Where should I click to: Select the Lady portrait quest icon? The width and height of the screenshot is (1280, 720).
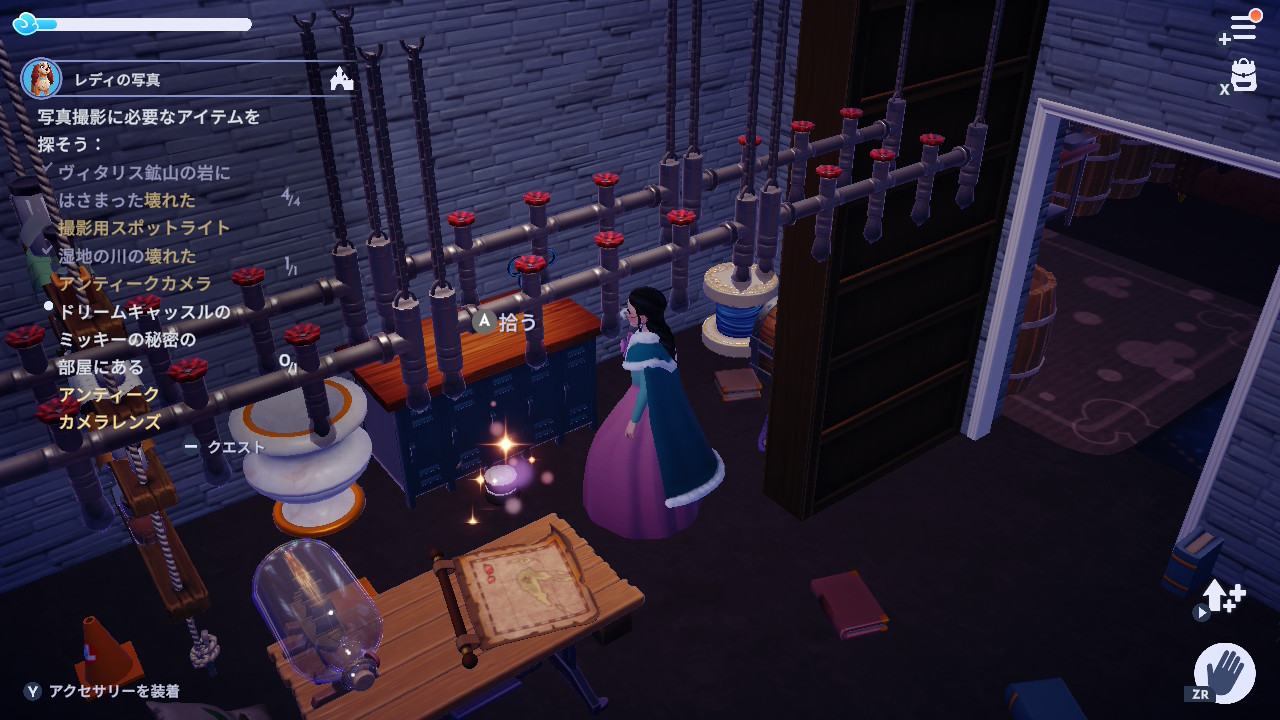tap(41, 78)
